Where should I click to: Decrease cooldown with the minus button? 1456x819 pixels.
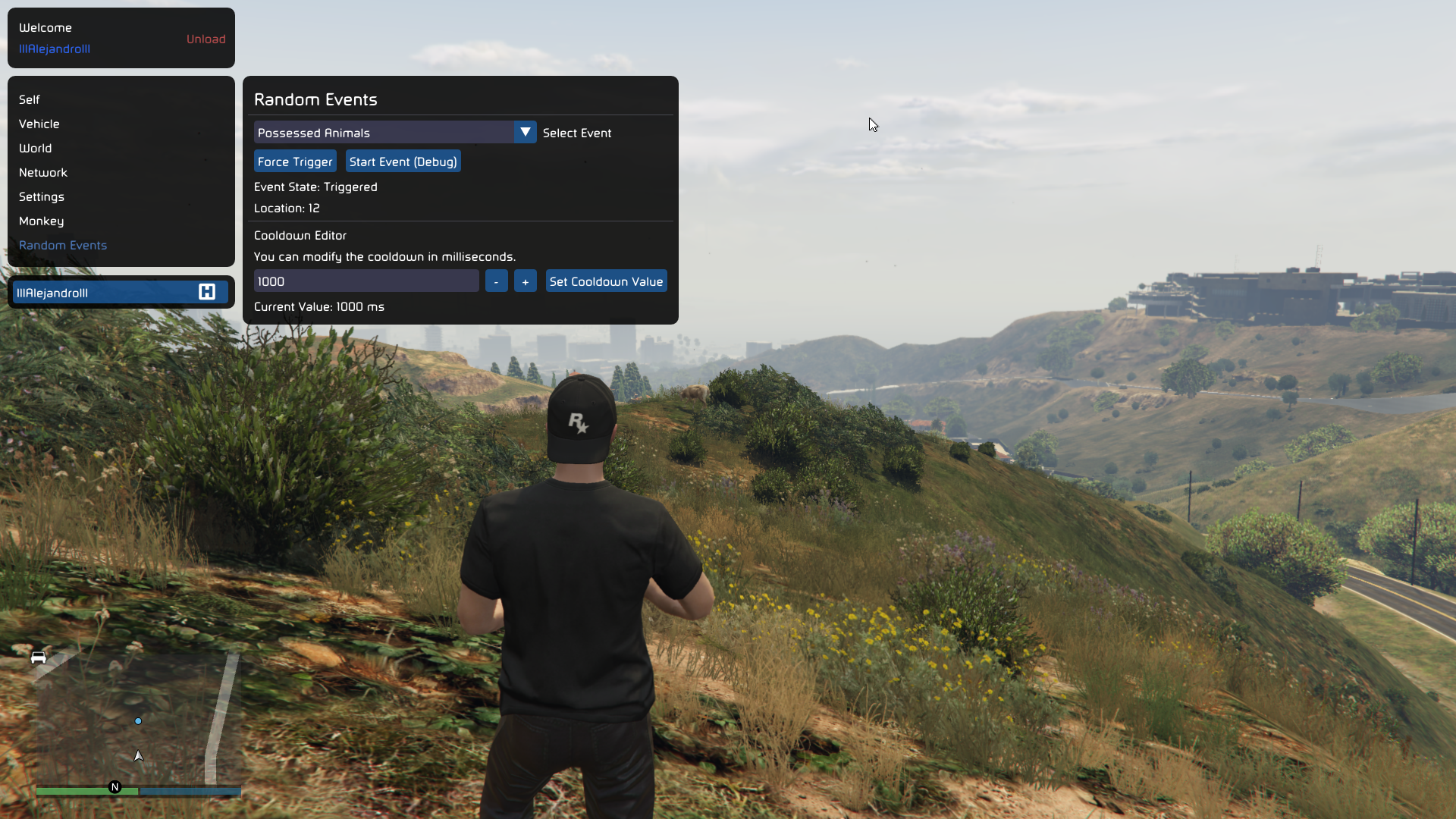tap(496, 281)
